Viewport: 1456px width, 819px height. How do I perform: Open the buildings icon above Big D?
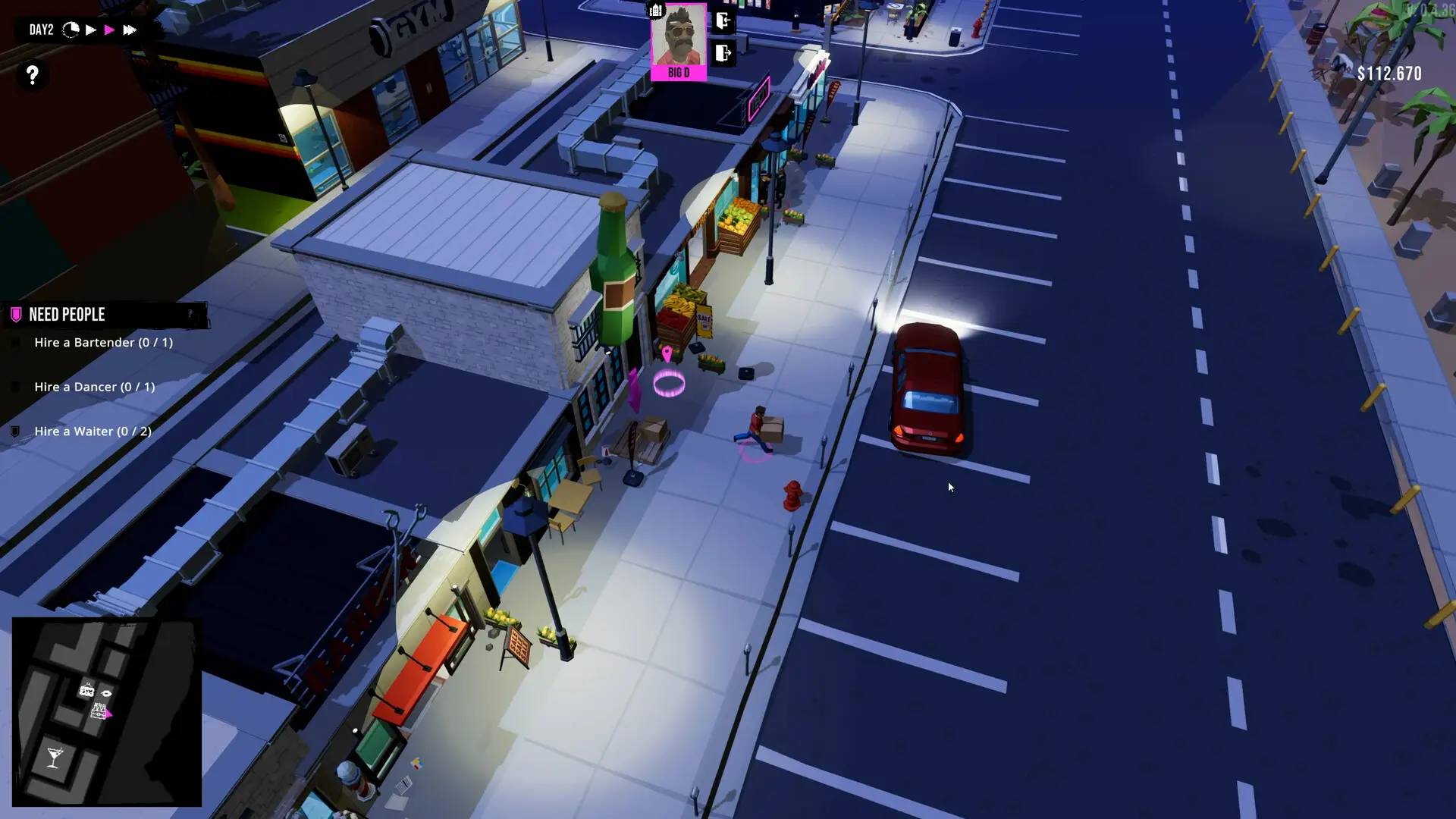pos(656,11)
